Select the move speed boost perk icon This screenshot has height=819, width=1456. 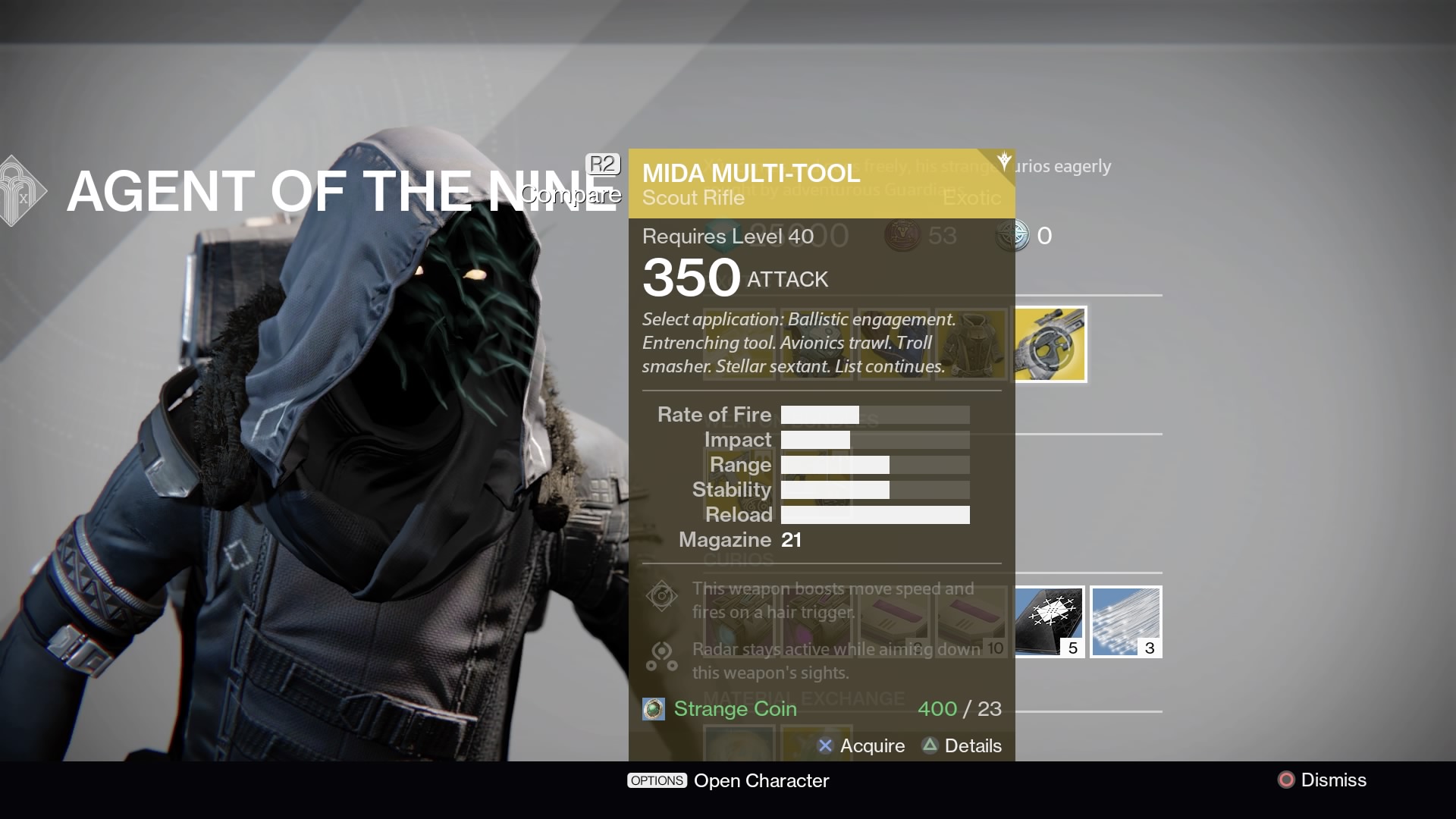point(662,597)
